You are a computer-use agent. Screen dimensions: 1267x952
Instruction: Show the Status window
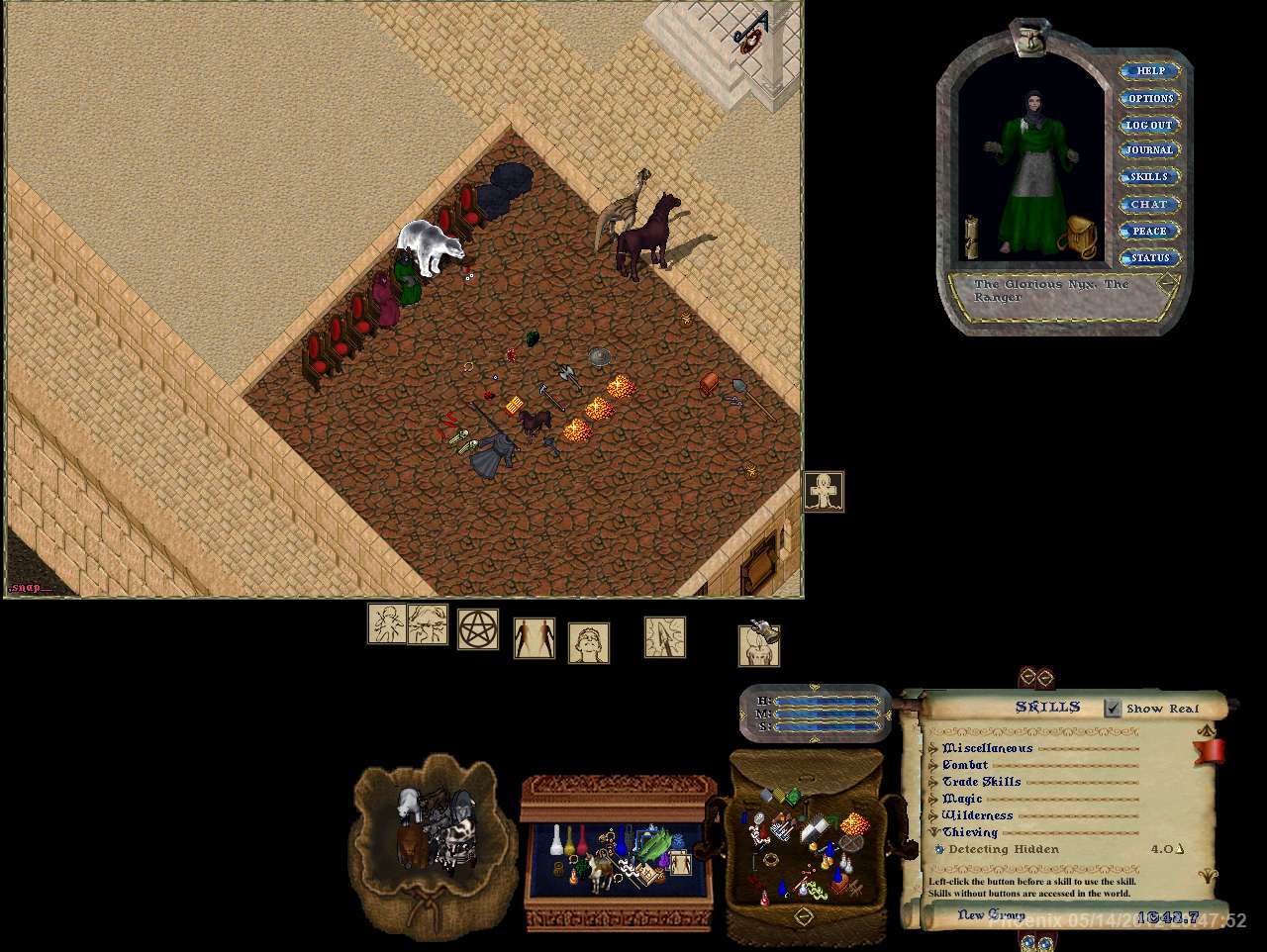point(1149,257)
